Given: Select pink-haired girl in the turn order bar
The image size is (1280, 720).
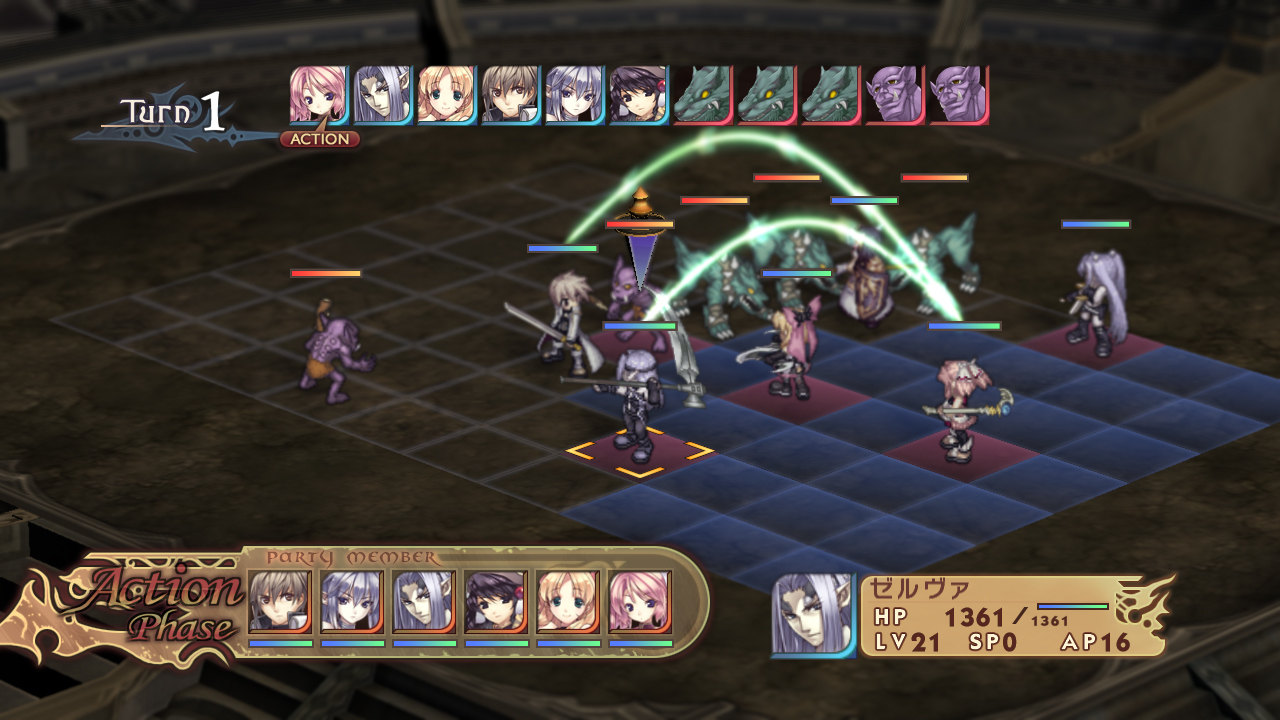Looking at the screenshot, I should pyautogui.click(x=318, y=95).
